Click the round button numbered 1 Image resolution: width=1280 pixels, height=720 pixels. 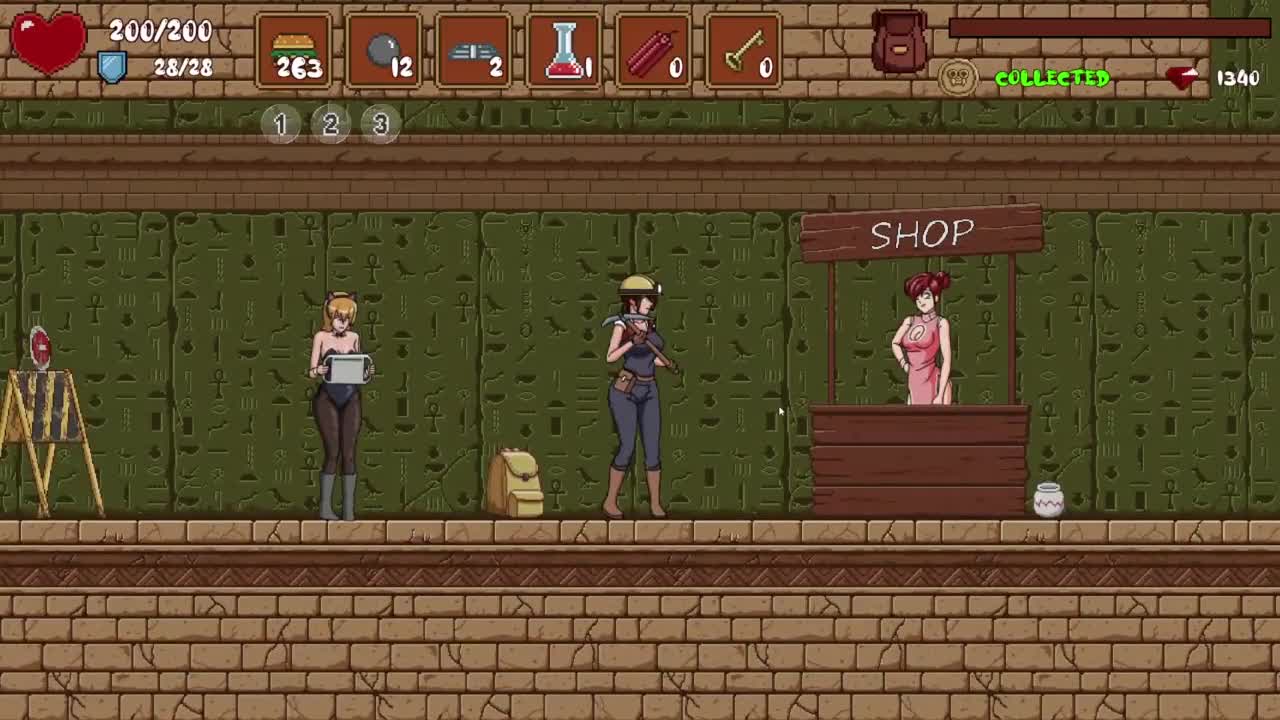(280, 124)
